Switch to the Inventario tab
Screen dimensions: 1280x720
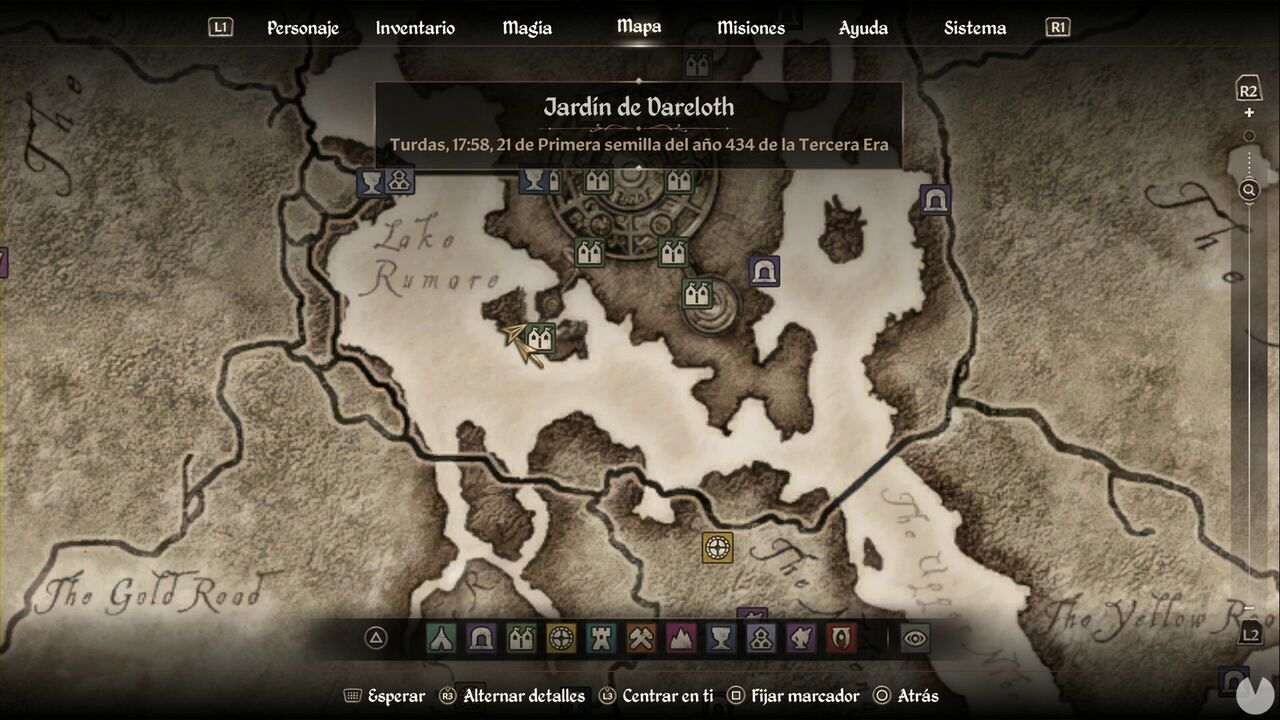(414, 27)
